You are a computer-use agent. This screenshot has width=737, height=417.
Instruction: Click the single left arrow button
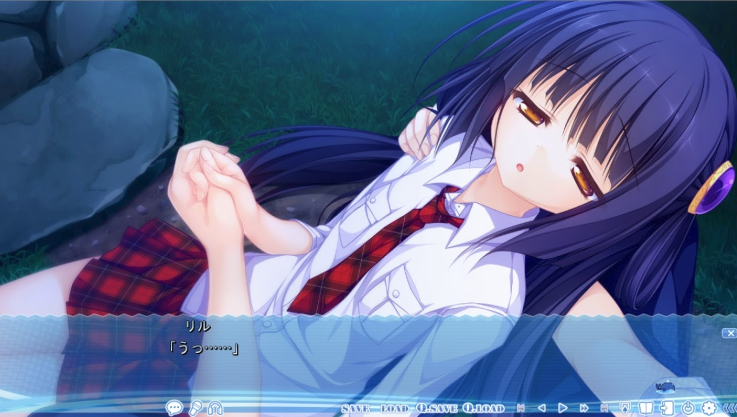pos(542,408)
